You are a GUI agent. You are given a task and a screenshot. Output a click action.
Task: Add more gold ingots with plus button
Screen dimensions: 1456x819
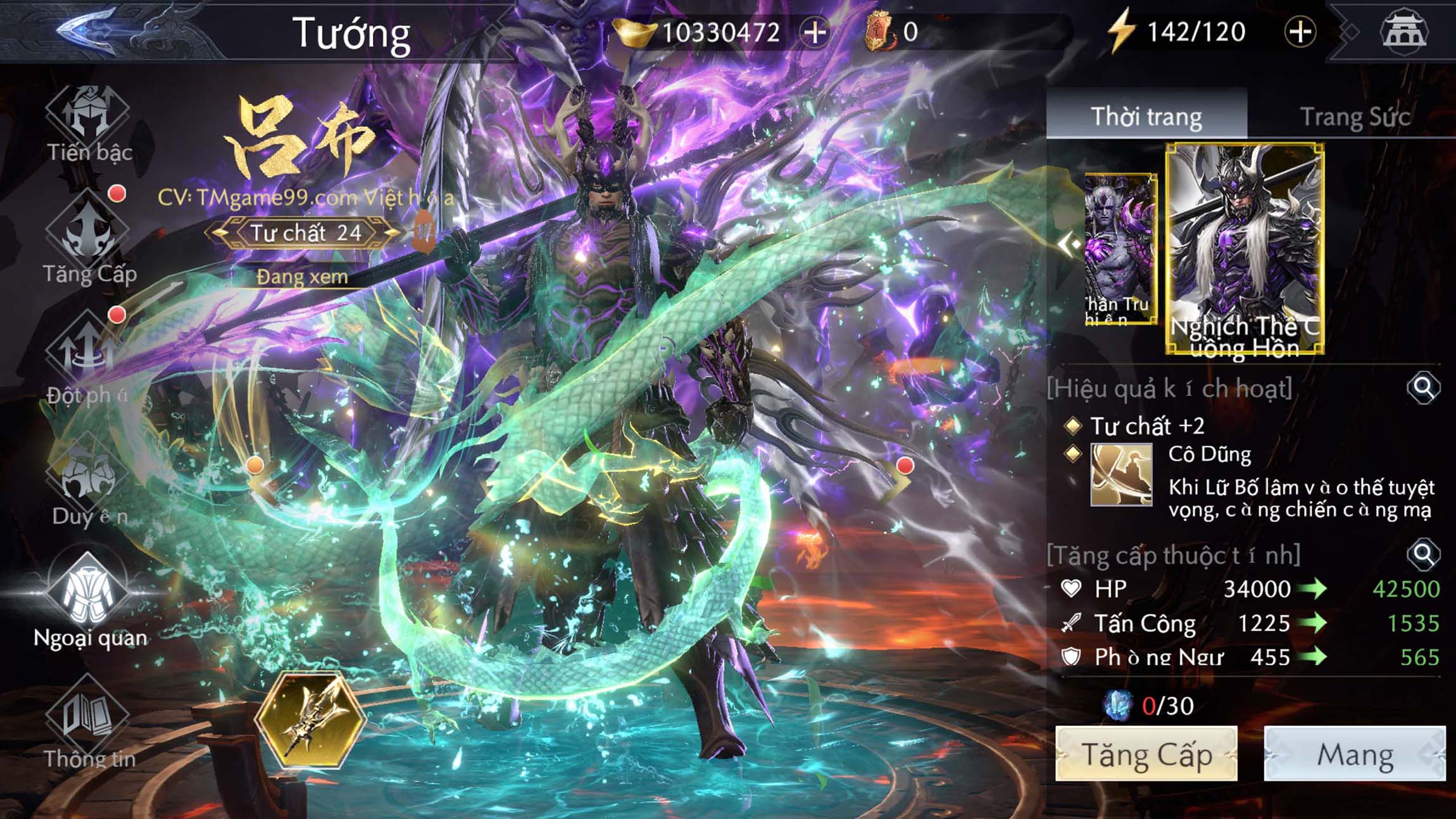tap(815, 32)
